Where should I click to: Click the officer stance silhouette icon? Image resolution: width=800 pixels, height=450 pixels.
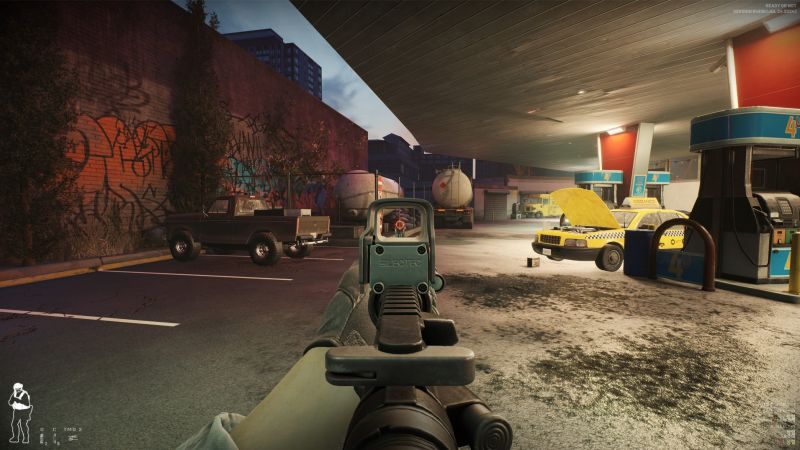pyautogui.click(x=18, y=412)
